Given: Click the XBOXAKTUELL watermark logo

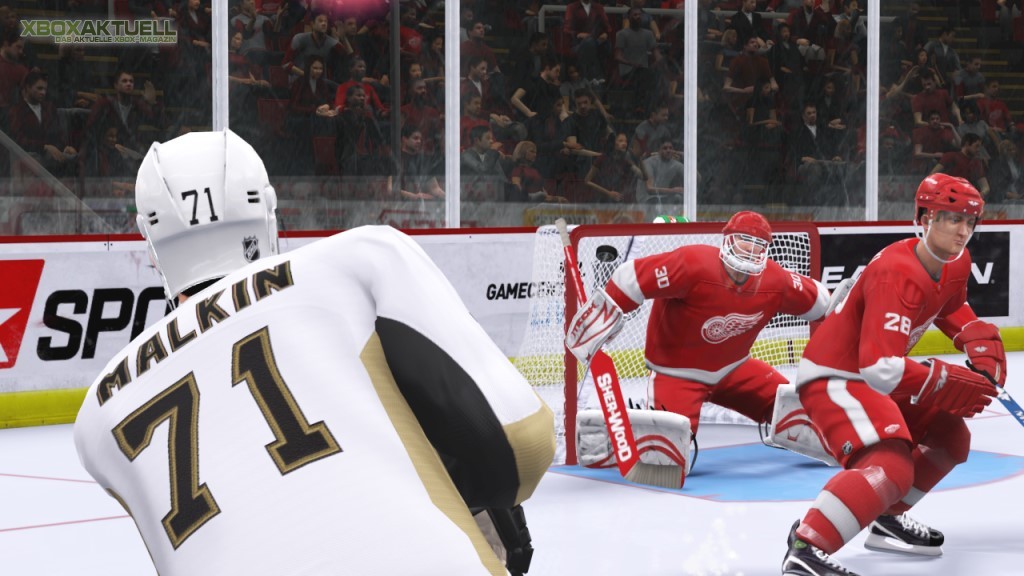Looking at the screenshot, I should [x=98, y=30].
